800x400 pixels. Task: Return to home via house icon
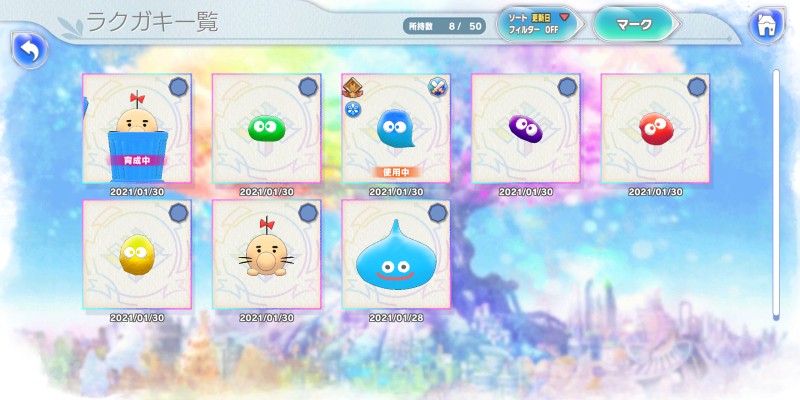pyautogui.click(x=767, y=24)
